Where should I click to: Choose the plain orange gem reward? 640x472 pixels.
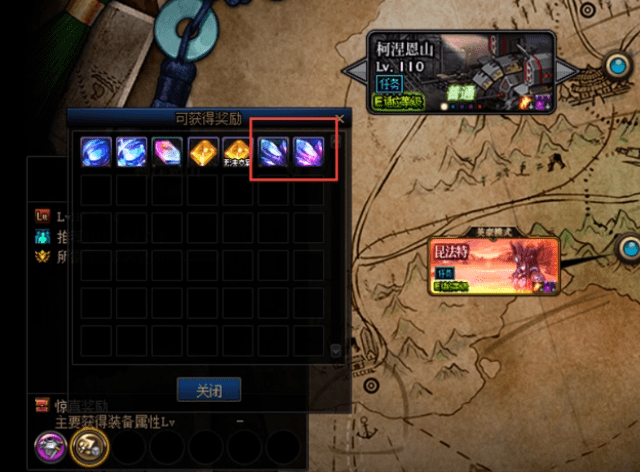[203, 150]
